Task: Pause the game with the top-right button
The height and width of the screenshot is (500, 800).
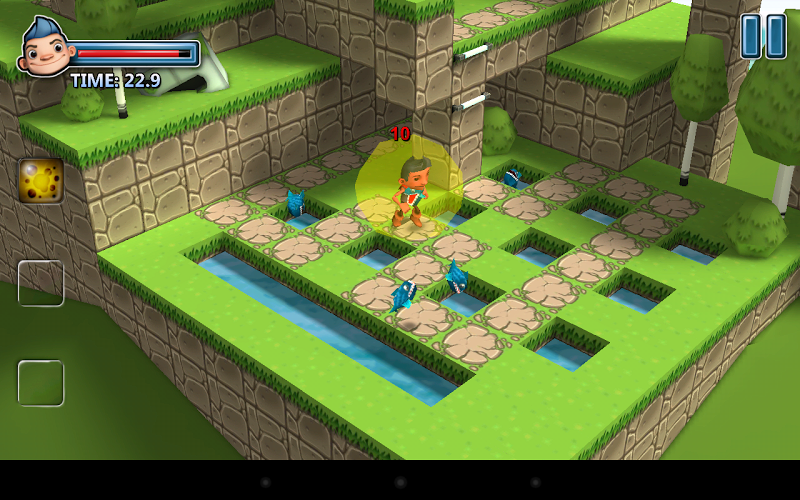Action: click(763, 36)
